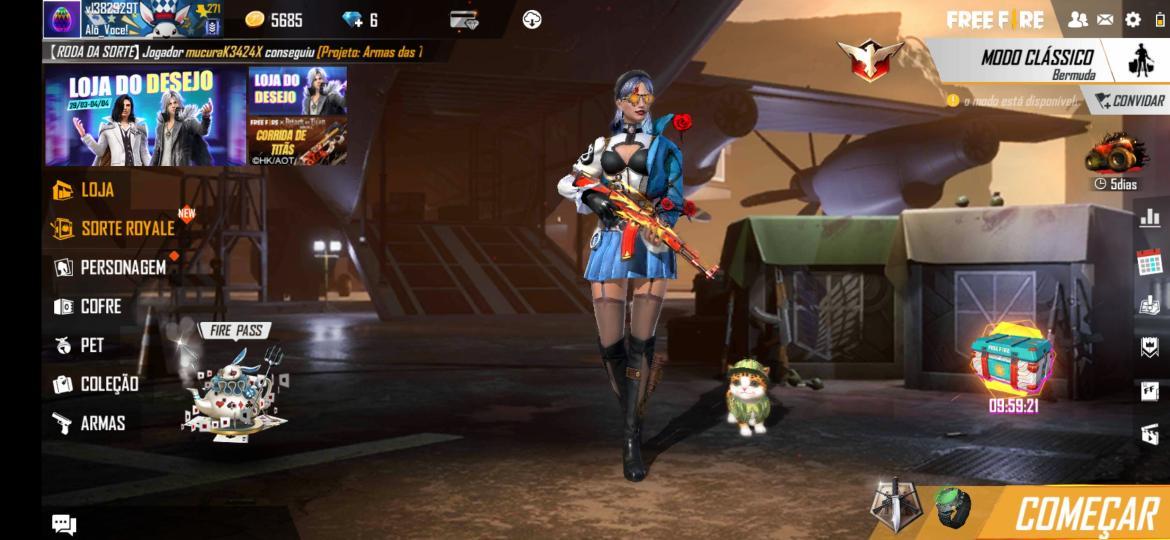Image resolution: width=1170 pixels, height=540 pixels.
Task: Open the calendar events icon
Action: 1149,262
